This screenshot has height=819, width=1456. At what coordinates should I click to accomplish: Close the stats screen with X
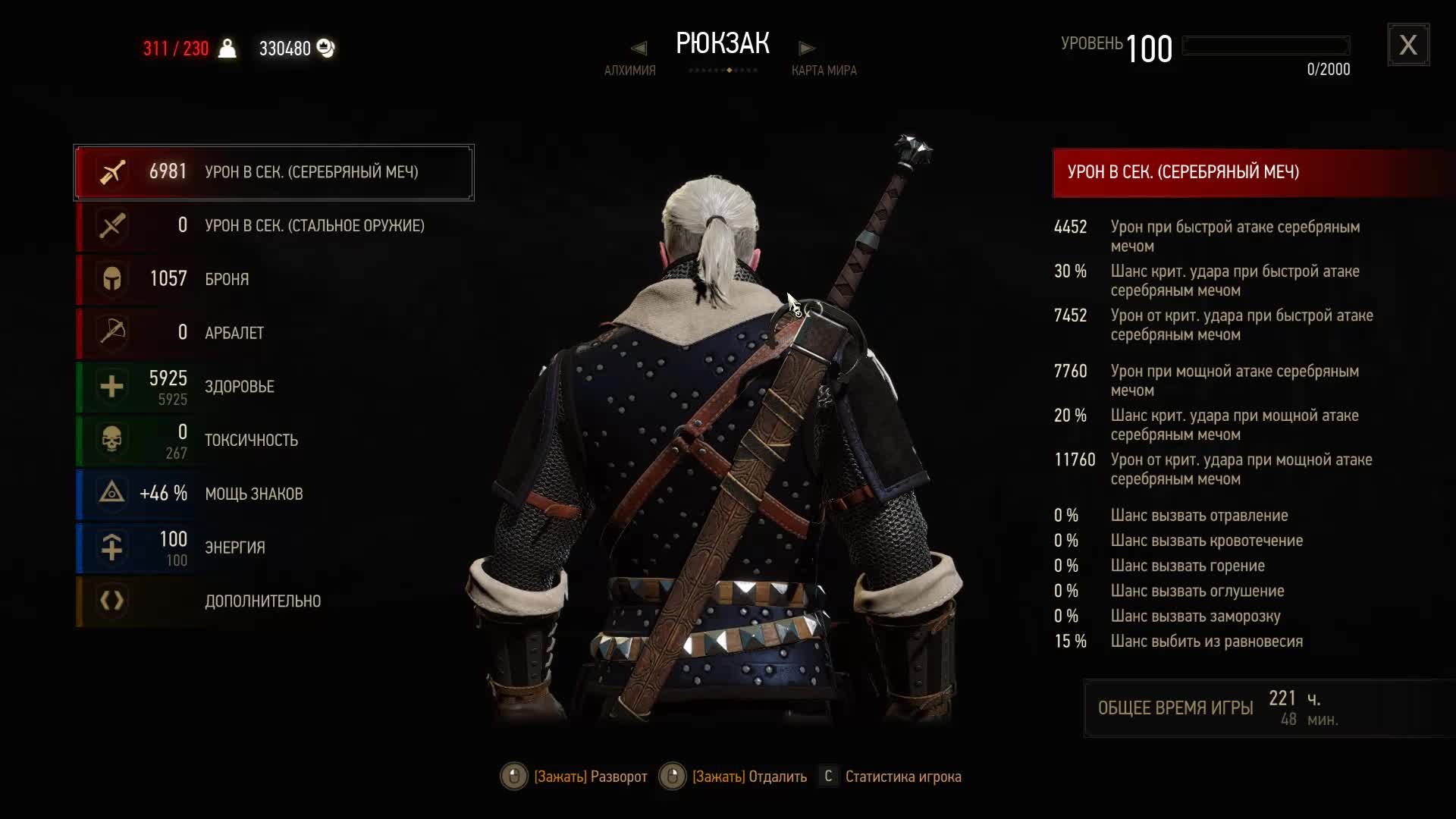pos(1408,45)
